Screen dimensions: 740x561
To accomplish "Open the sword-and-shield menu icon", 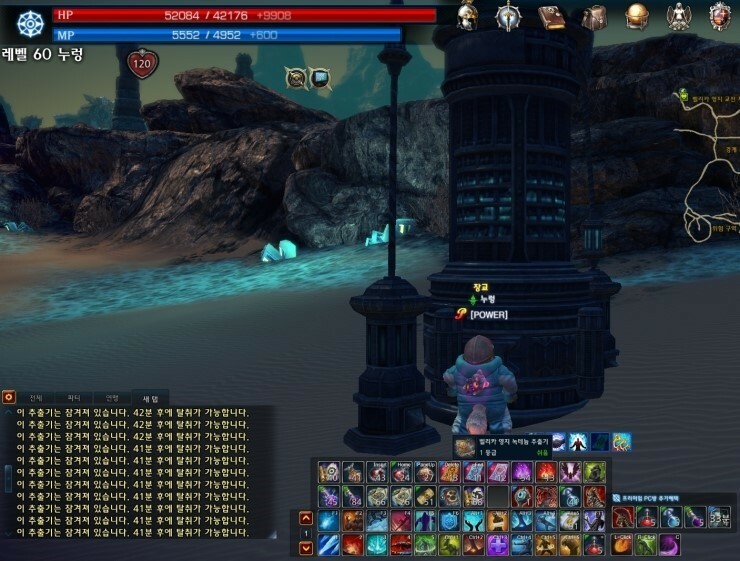I will (509, 16).
